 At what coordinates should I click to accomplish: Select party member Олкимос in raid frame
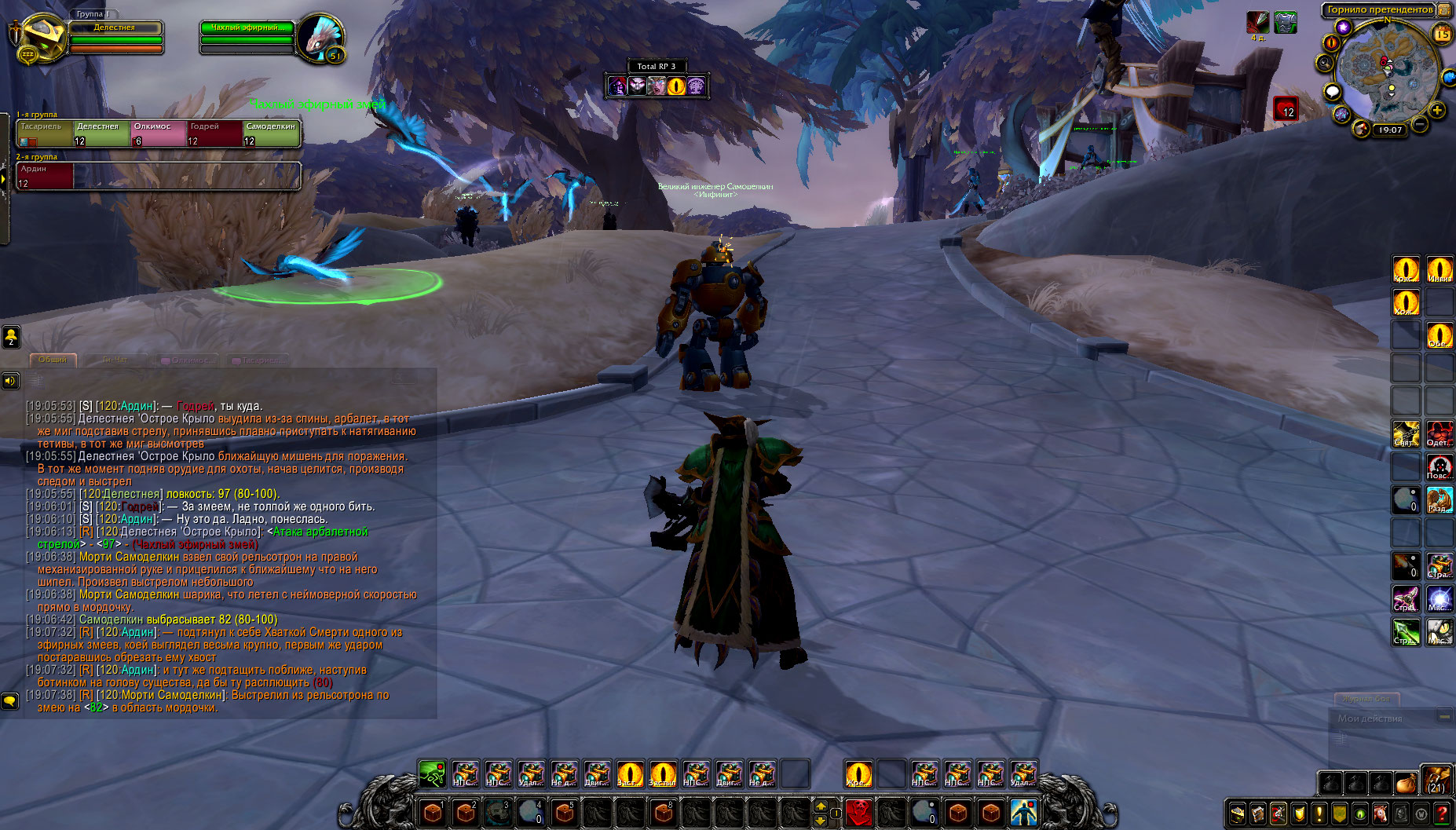coord(158,133)
